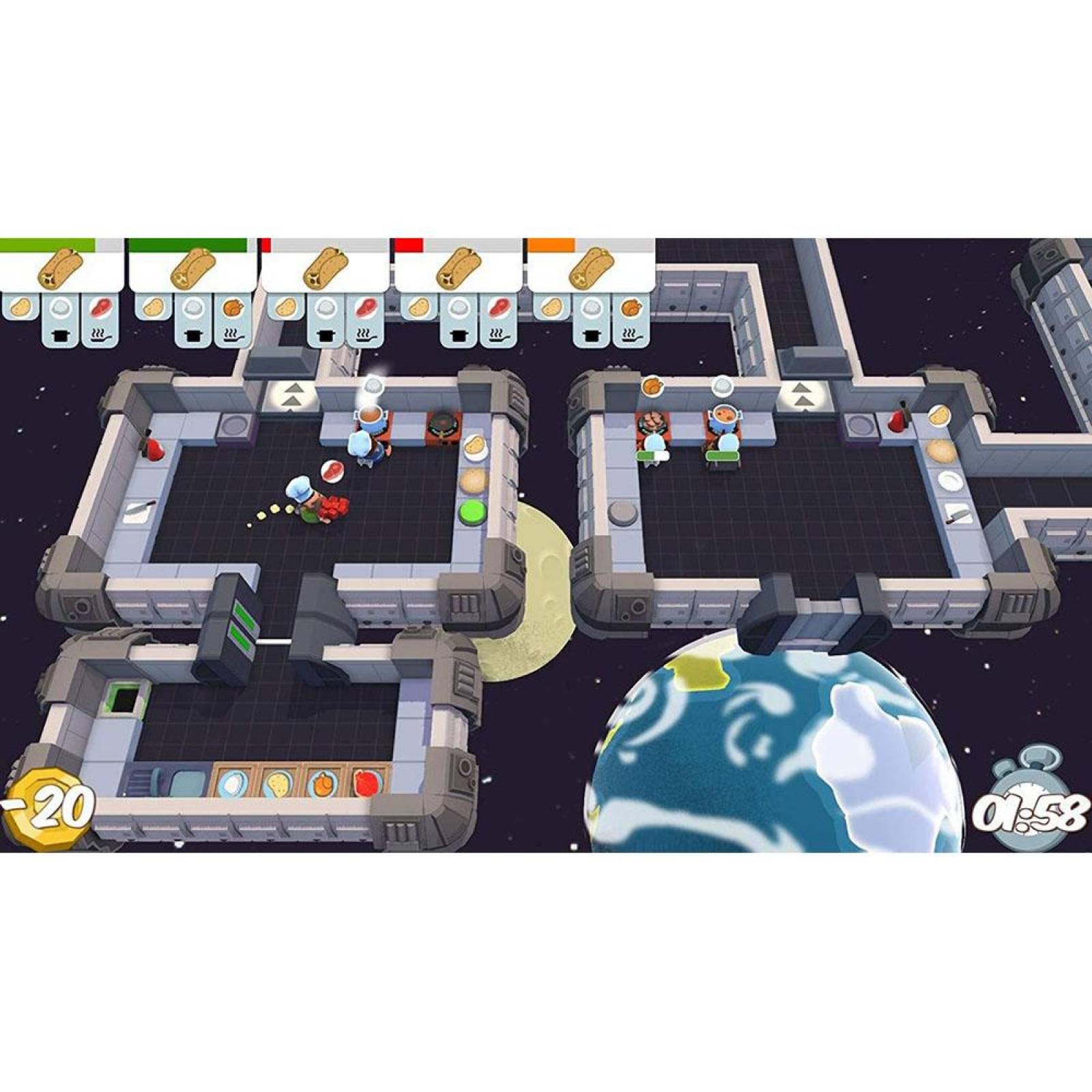Click the rice icon on the first burrito ticket
Screen dimensions: 1092x1092
[58, 308]
